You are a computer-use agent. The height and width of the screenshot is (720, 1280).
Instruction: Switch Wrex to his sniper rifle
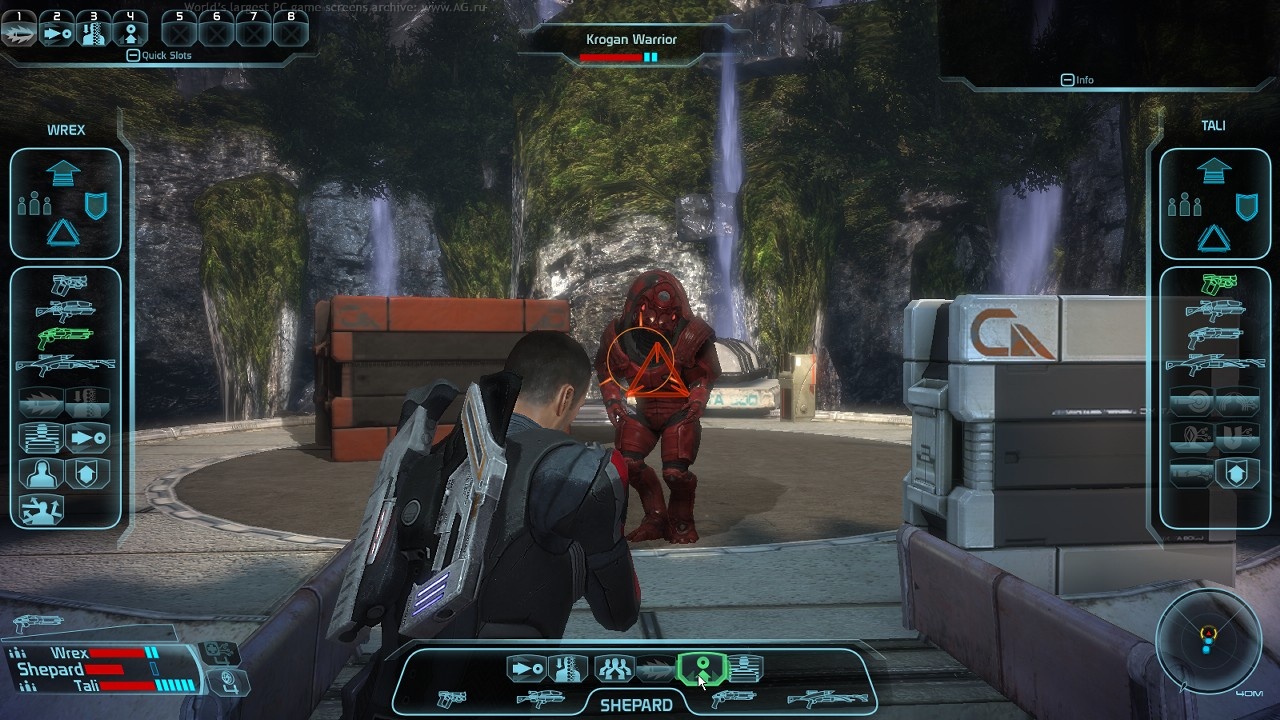(x=65, y=365)
